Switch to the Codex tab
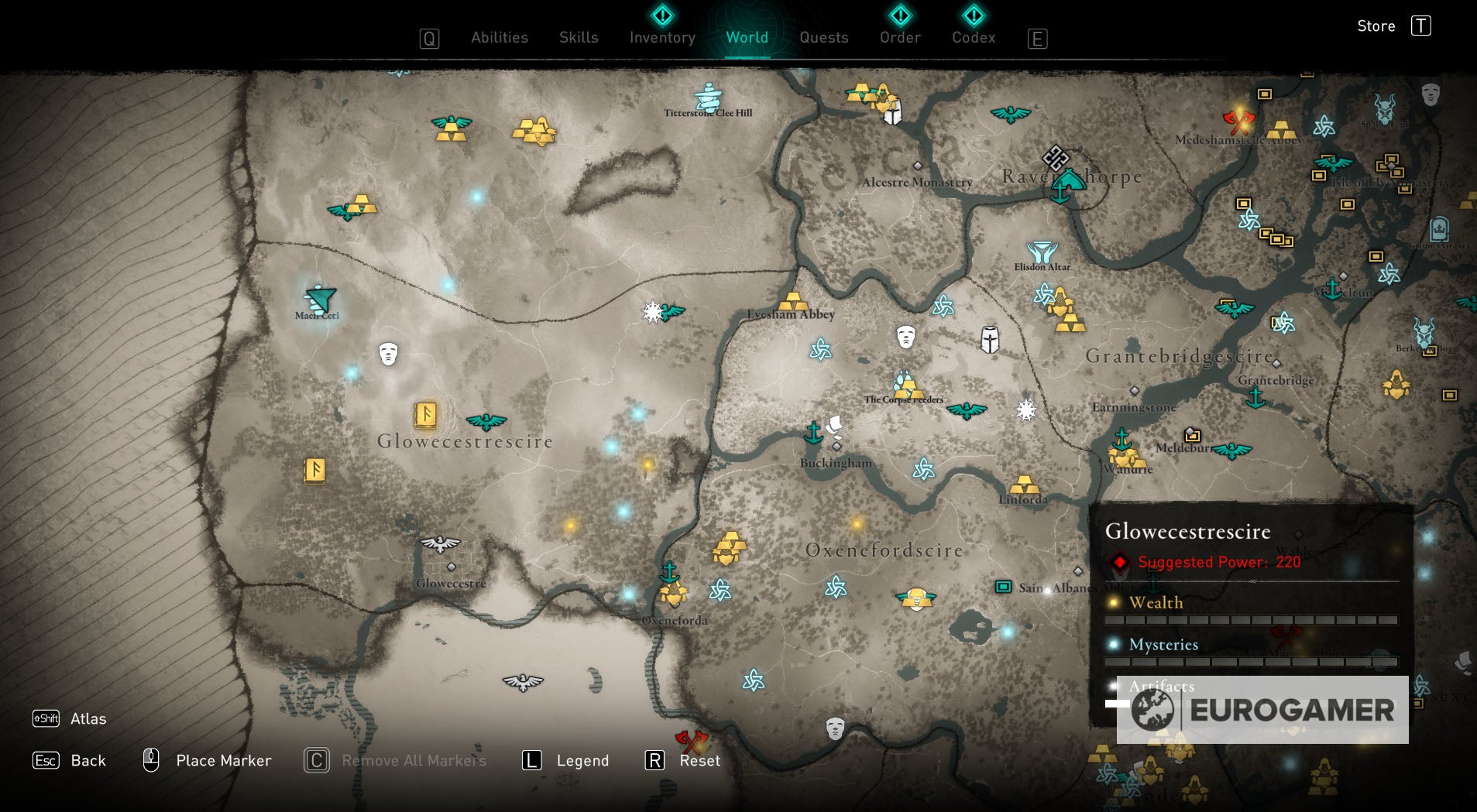Image resolution: width=1477 pixels, height=812 pixels. (x=973, y=37)
